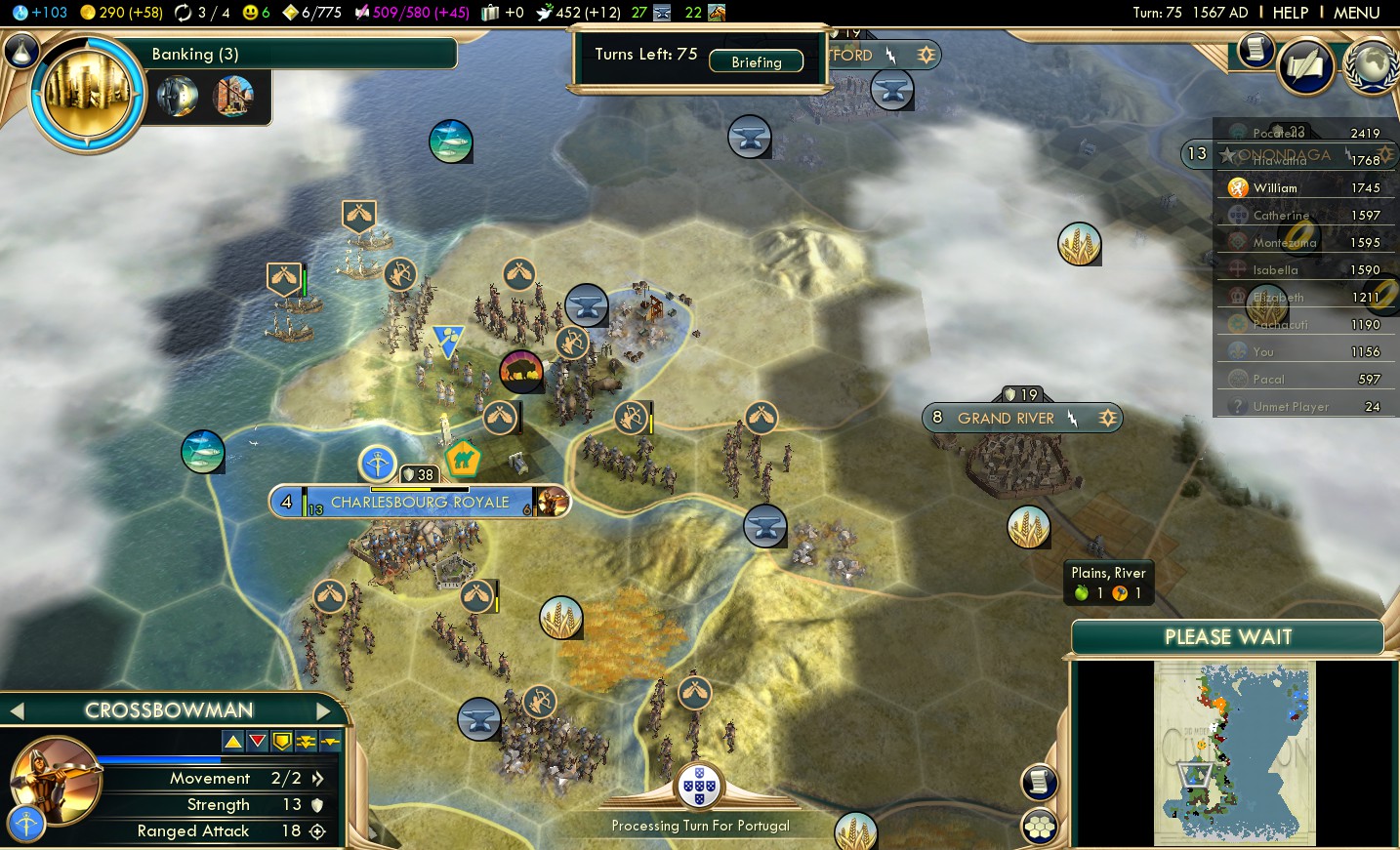Click the scroll icon above the hex icon

tap(1039, 782)
